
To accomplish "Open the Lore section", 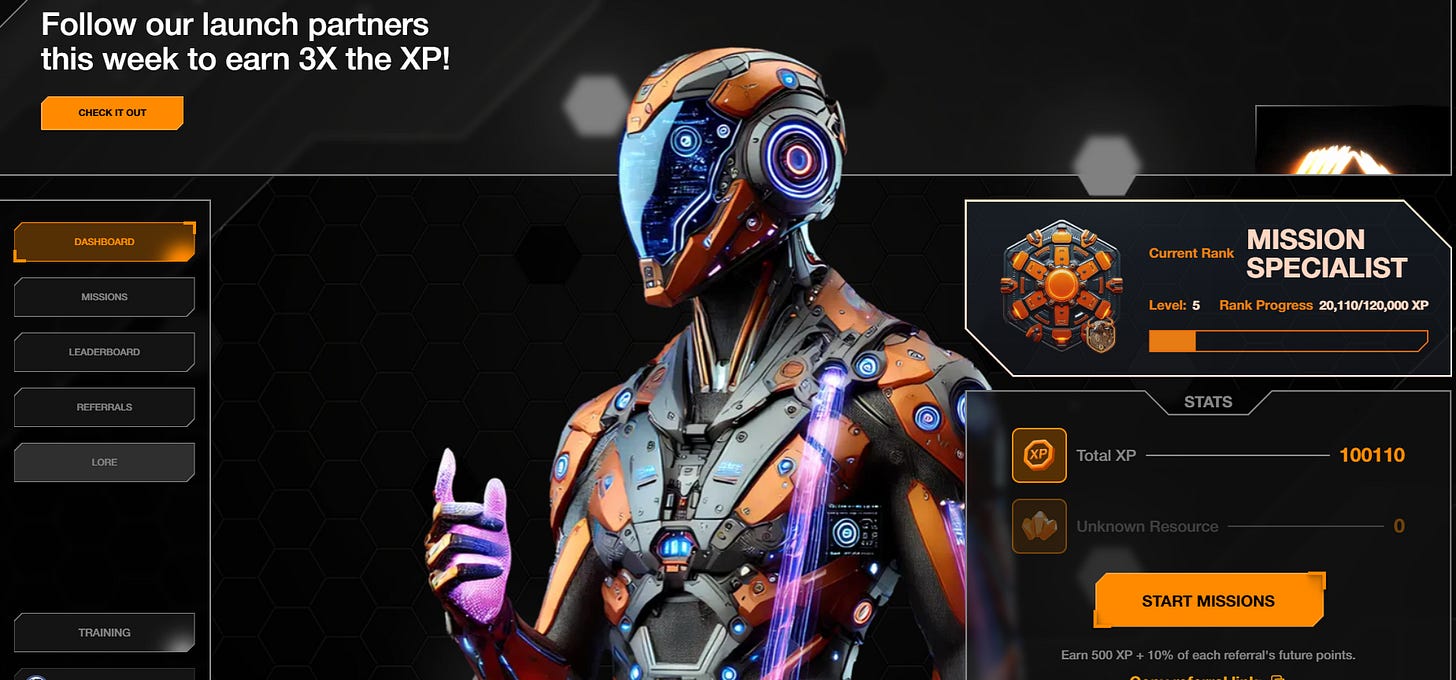I will [104, 462].
